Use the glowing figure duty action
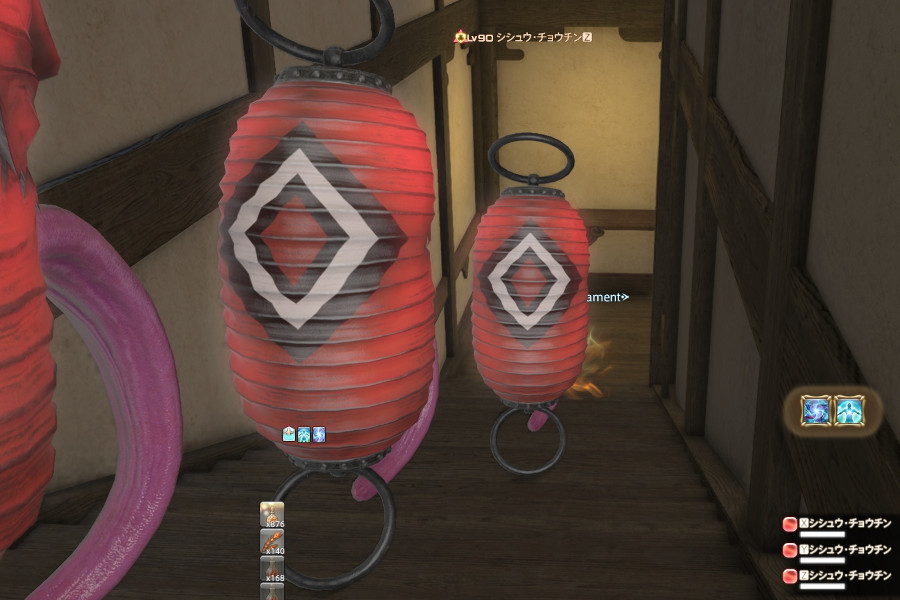900x600 pixels. 849,410
